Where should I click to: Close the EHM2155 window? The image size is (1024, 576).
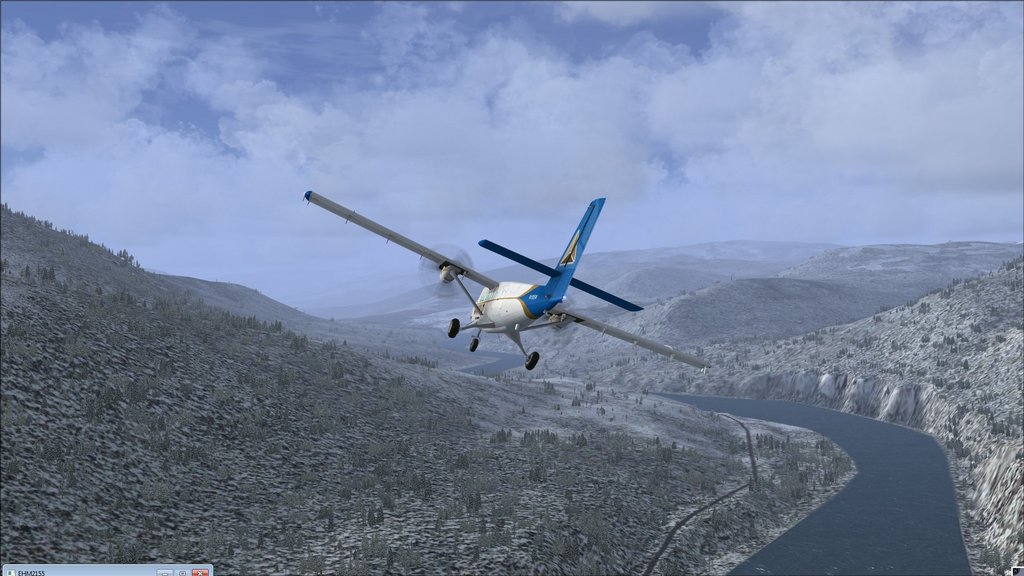200,572
